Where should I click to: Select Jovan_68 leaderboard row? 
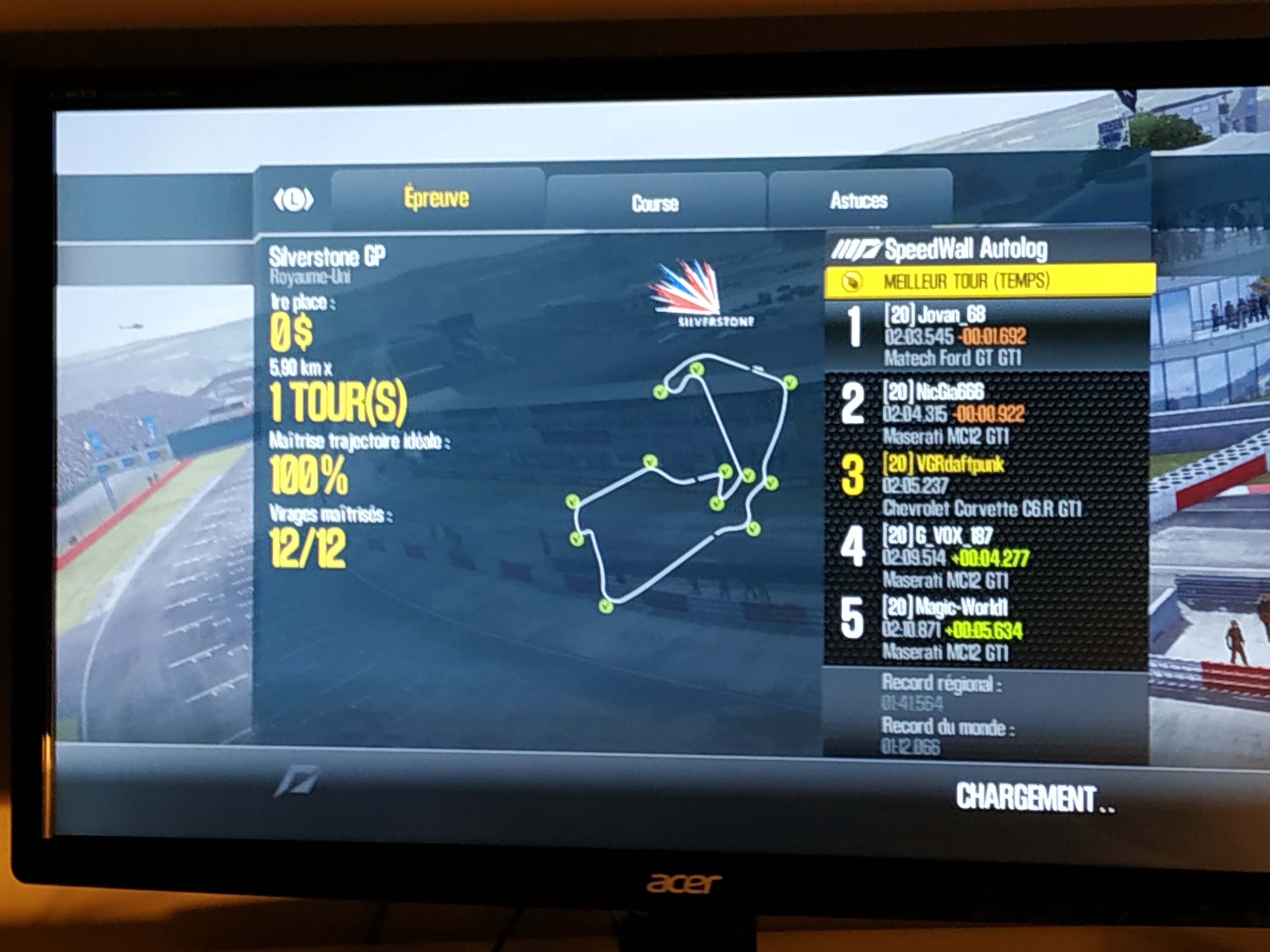[x=986, y=336]
